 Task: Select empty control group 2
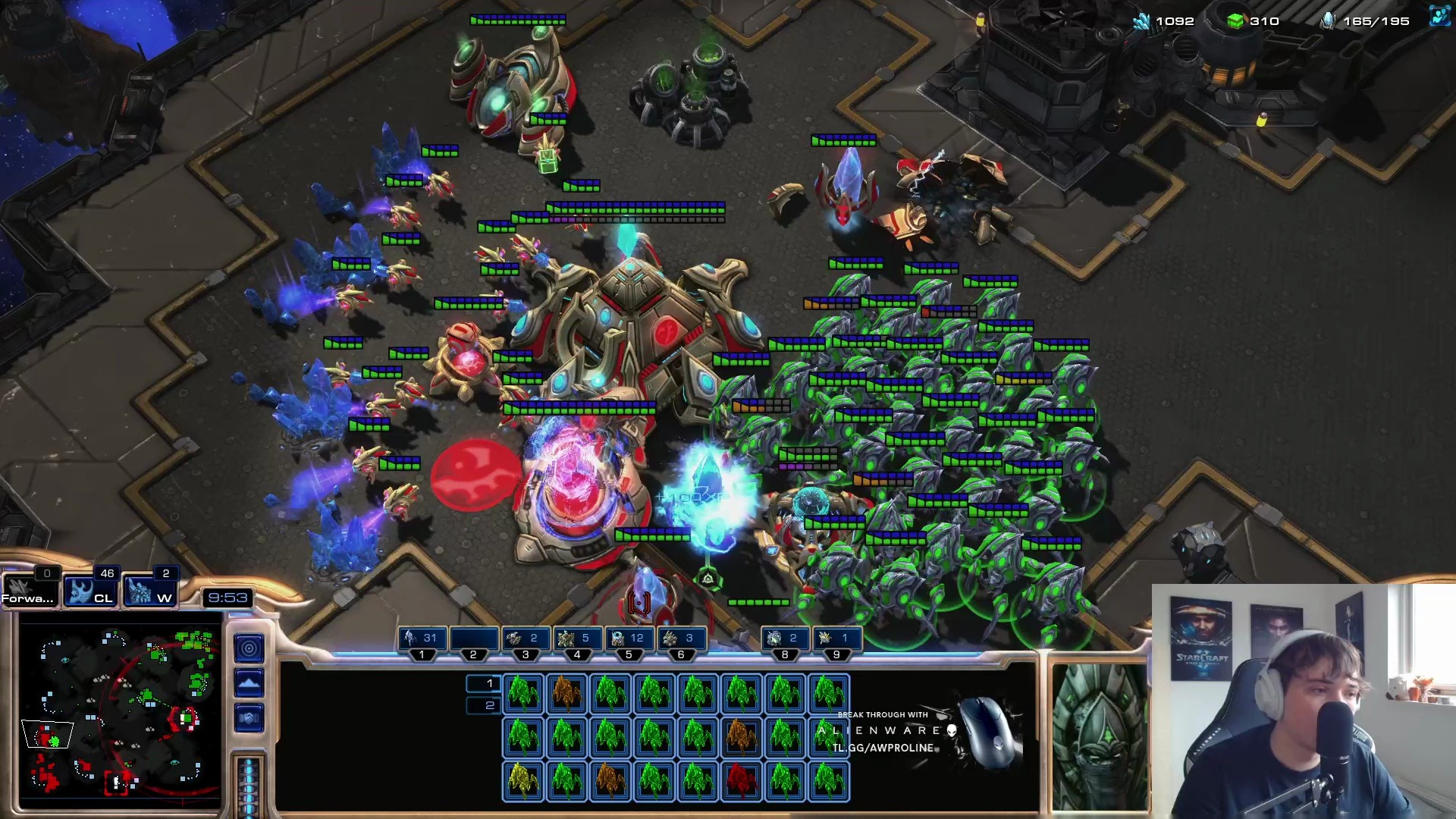[x=474, y=639]
